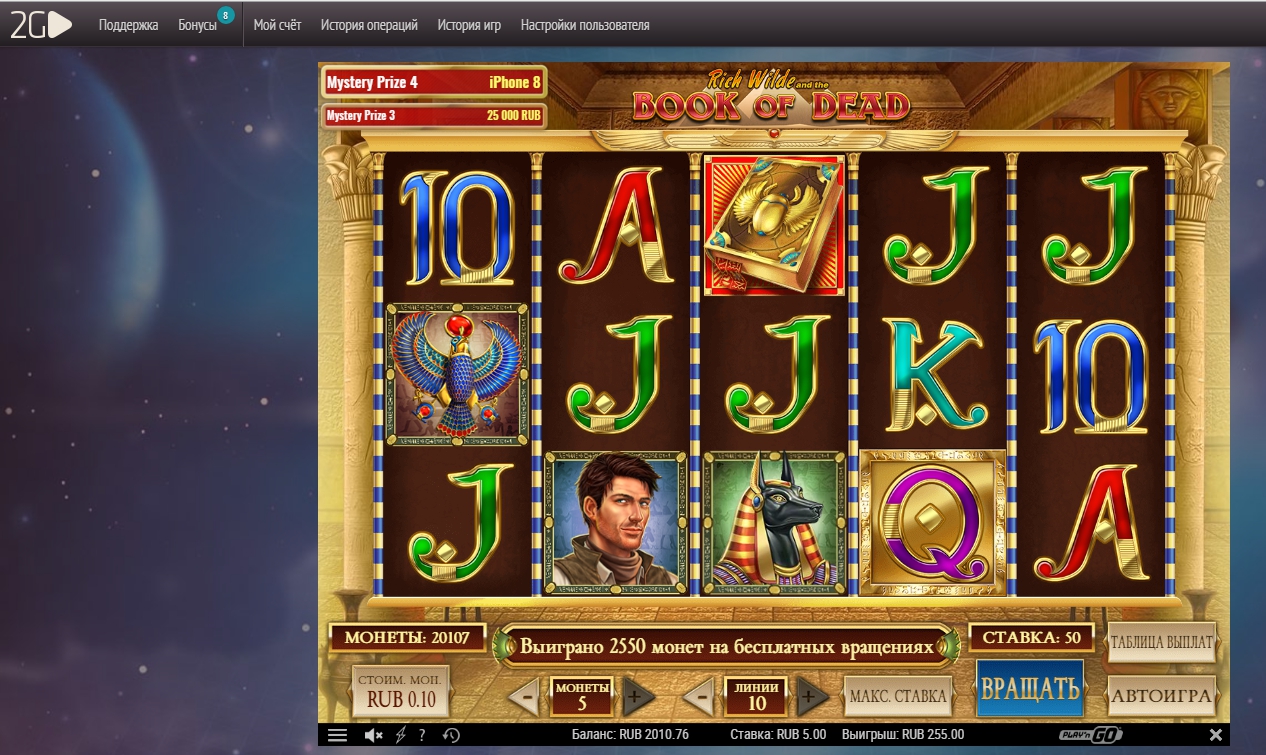Change the coin value СТОИМ. МОН. button
Viewport: 1266px width, 755px height.
[401, 691]
